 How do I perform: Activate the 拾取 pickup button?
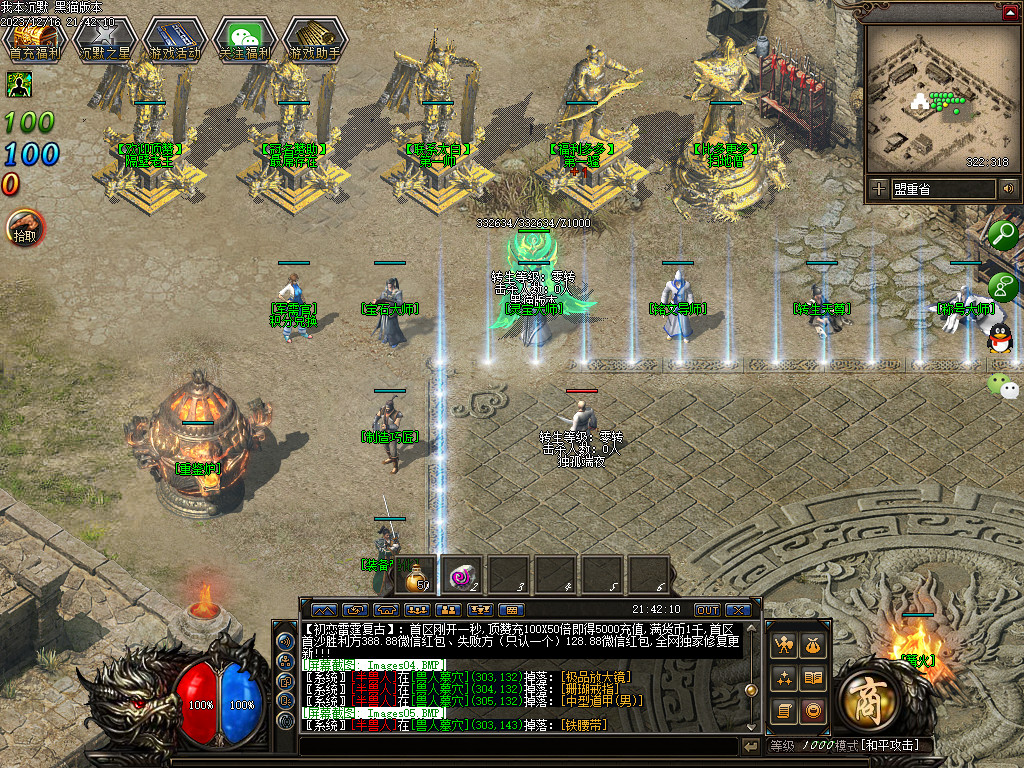(x=25, y=229)
